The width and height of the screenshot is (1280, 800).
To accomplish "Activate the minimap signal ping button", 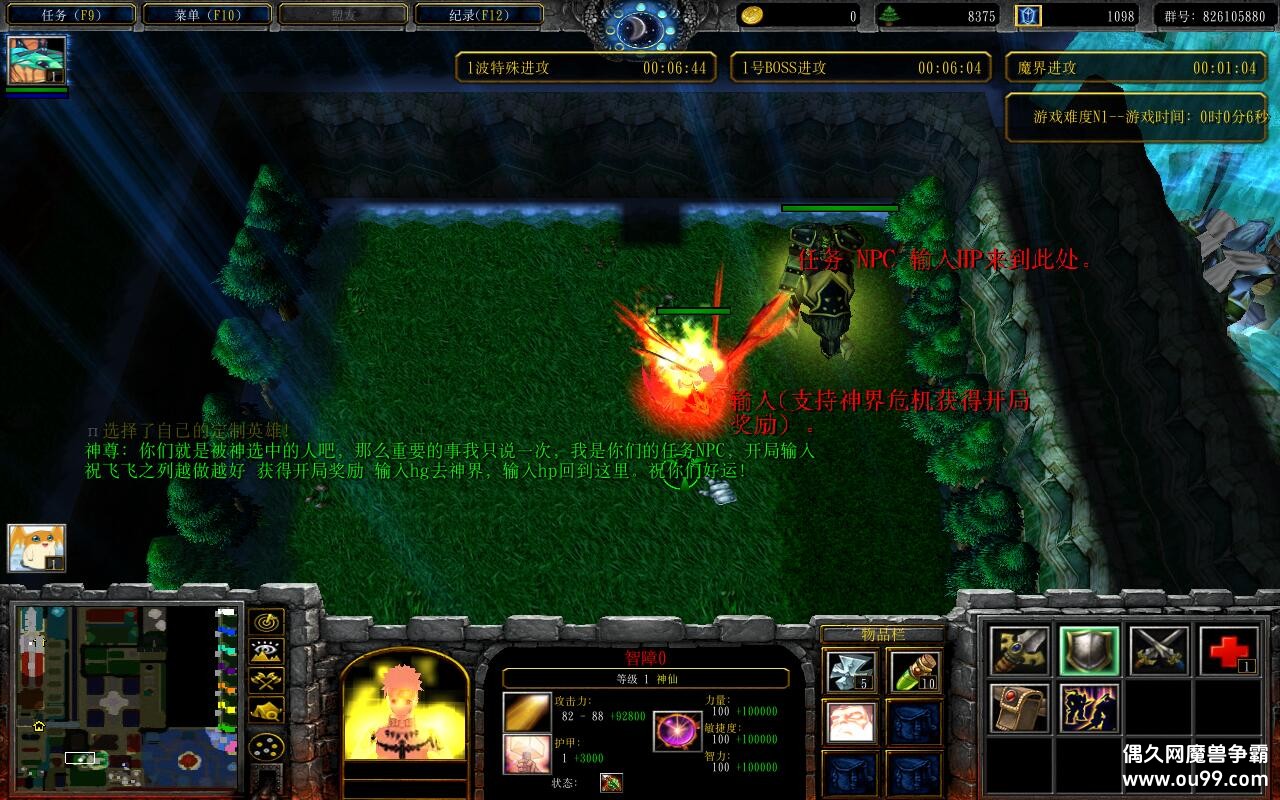I will pos(266,622).
